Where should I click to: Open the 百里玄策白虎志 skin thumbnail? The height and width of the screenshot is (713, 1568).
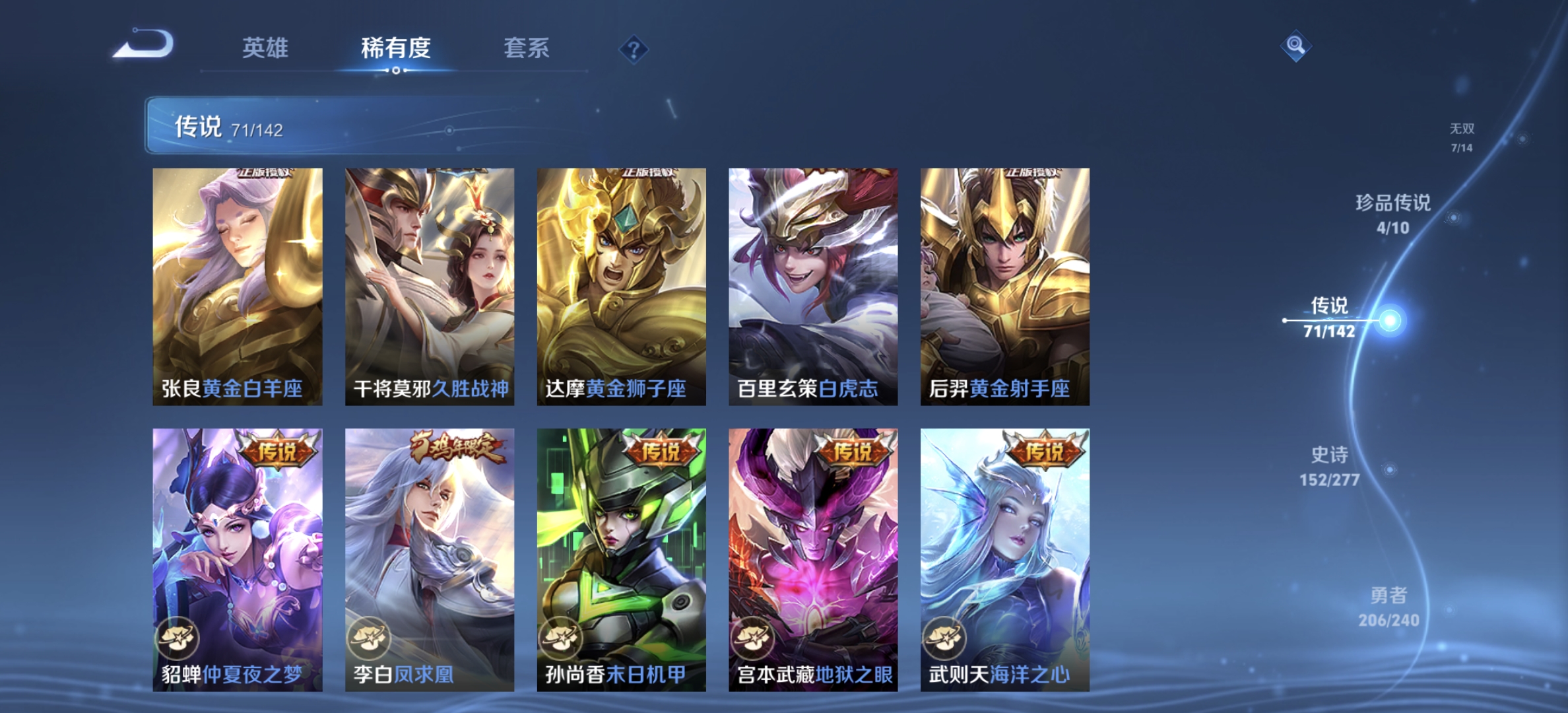click(x=812, y=284)
